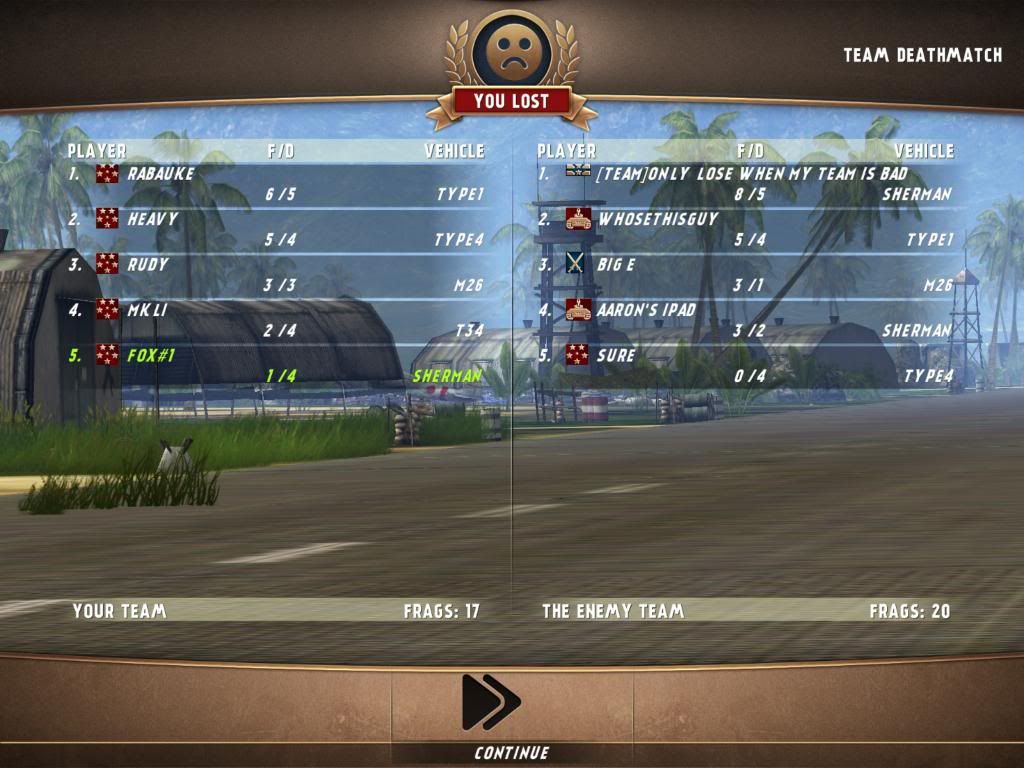Select the MKLI player row
1024x768 pixels.
tap(275, 320)
